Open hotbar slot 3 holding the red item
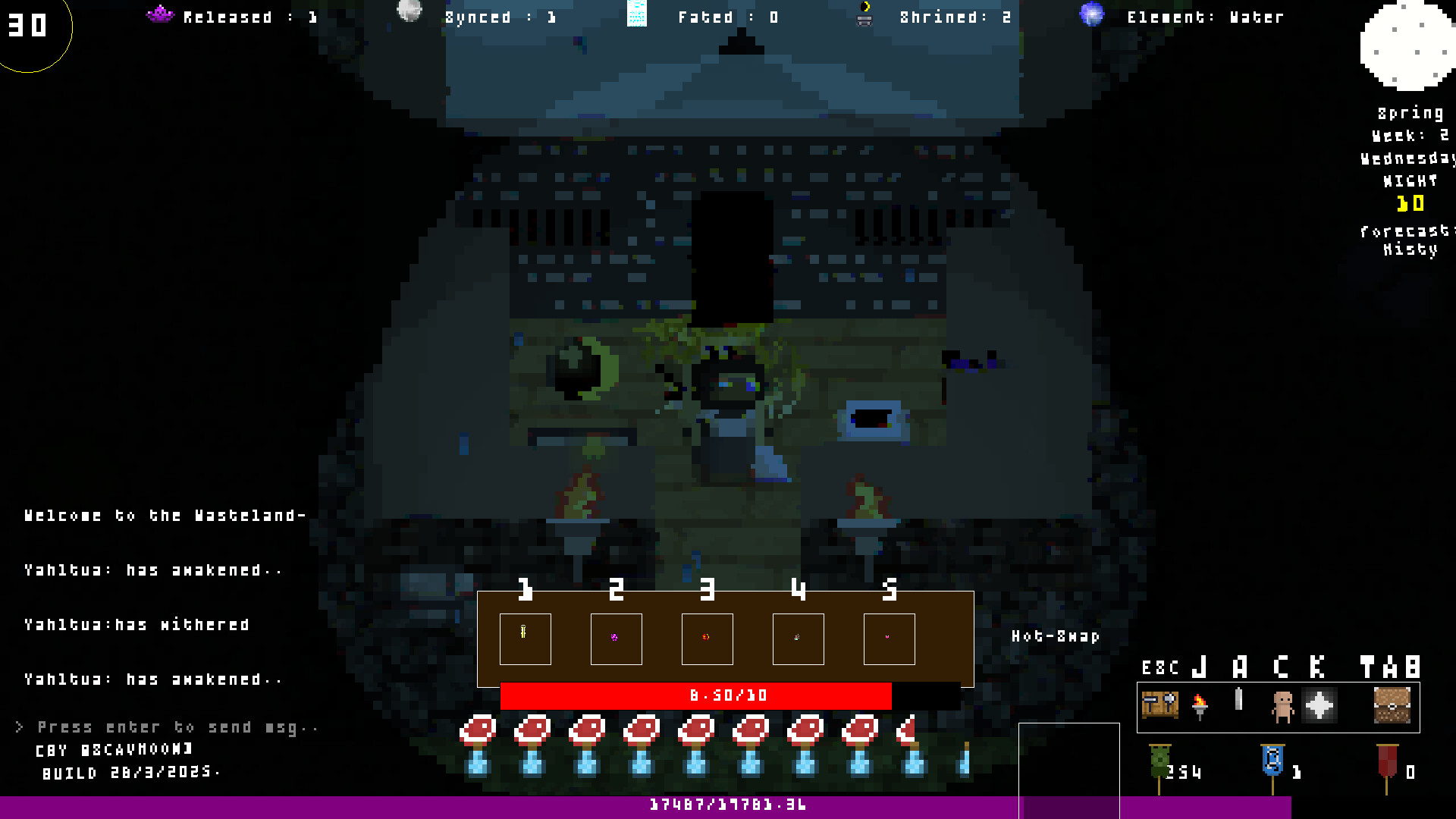Image resolution: width=1456 pixels, height=819 pixels. (x=707, y=639)
